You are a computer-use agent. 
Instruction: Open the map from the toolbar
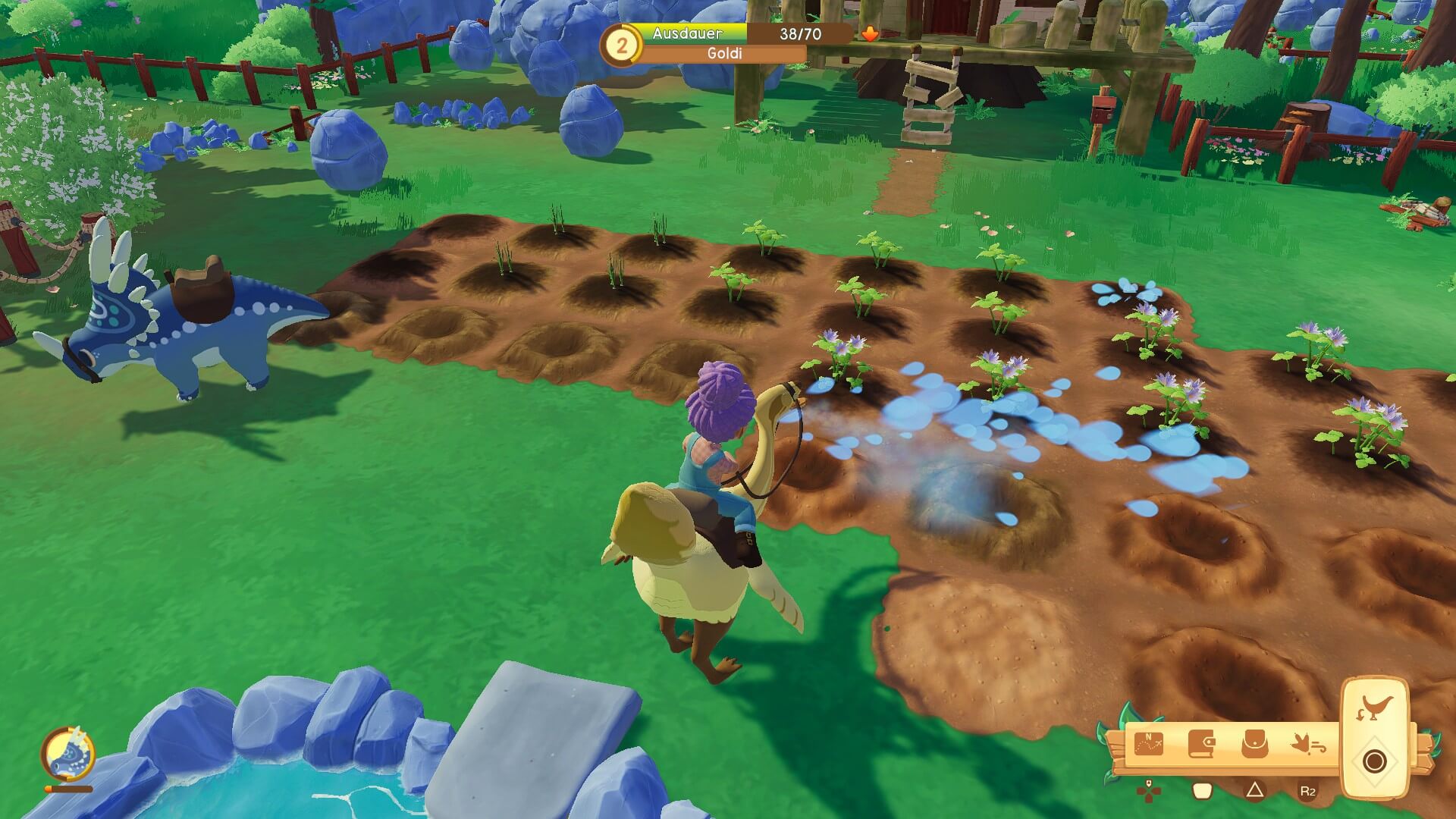click(x=1148, y=744)
